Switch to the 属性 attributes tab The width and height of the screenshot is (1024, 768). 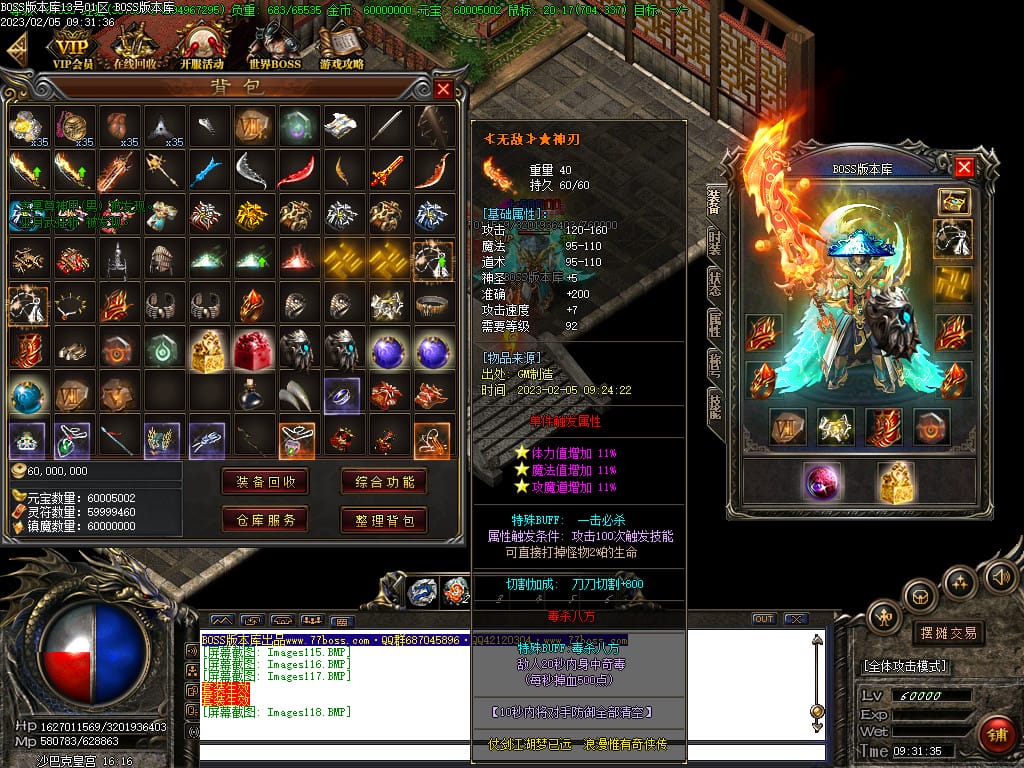(x=715, y=322)
